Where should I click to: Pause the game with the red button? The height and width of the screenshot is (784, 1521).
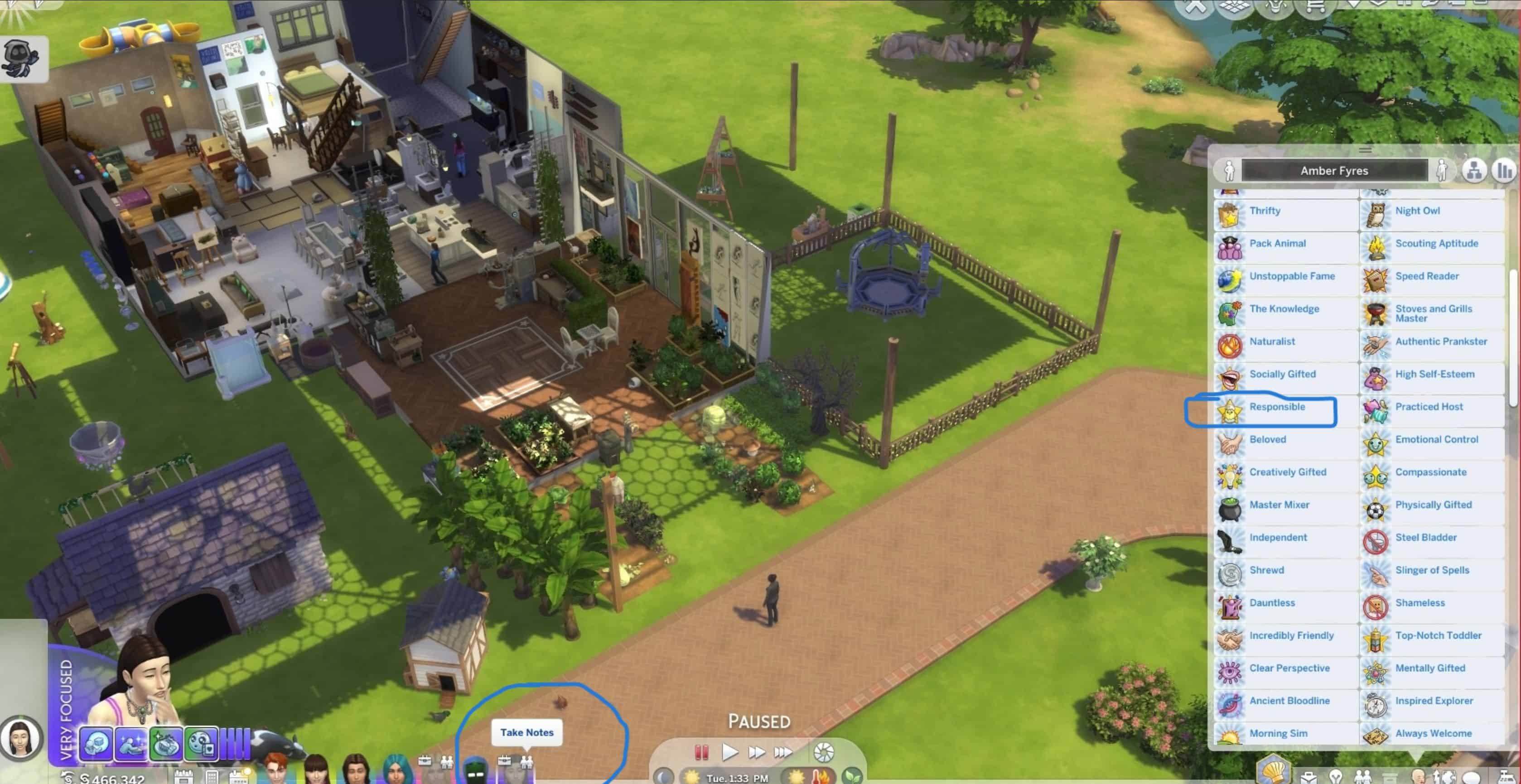tap(701, 752)
